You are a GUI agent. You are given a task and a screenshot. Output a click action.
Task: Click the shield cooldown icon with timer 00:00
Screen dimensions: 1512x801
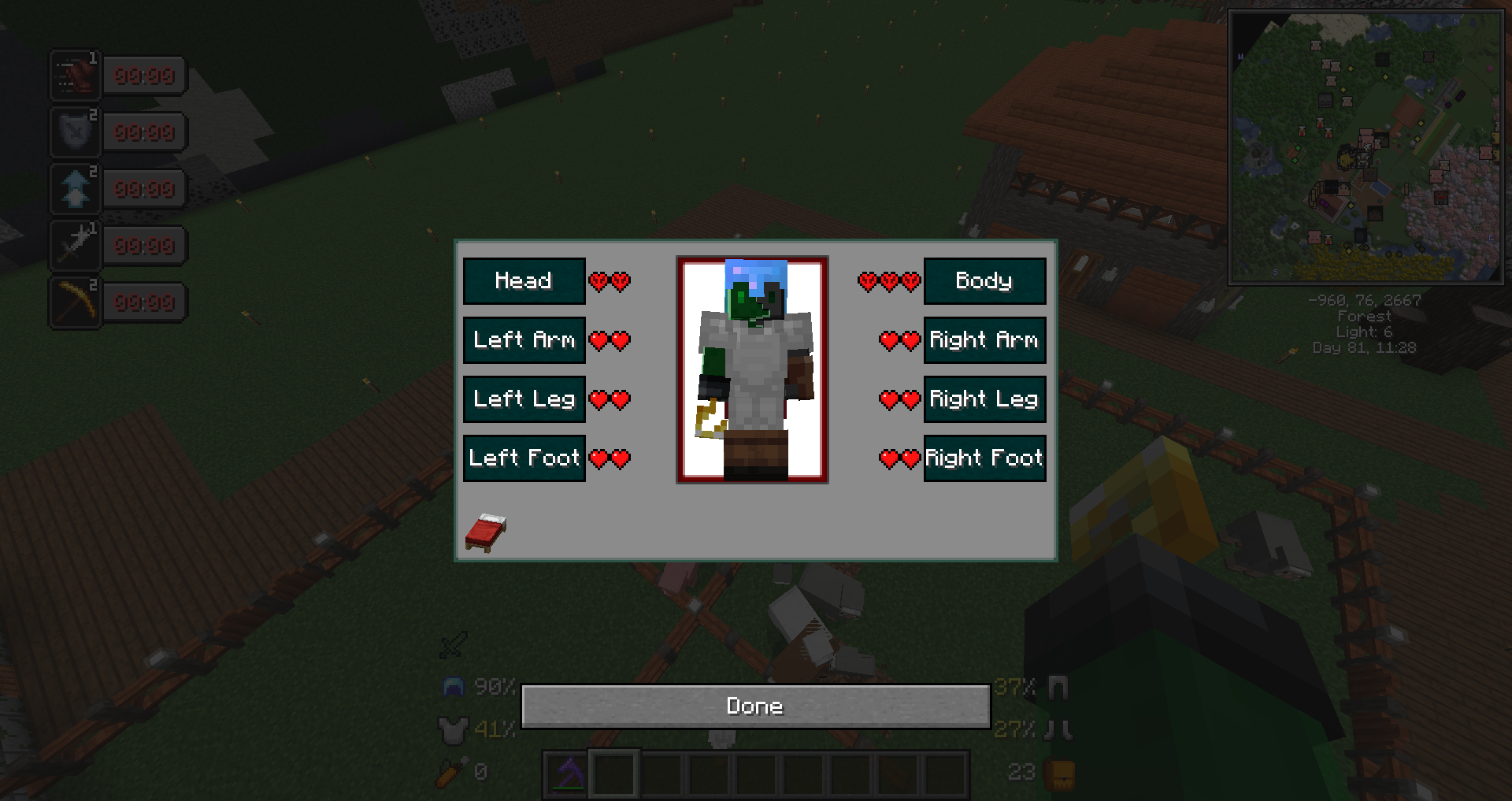[x=75, y=132]
